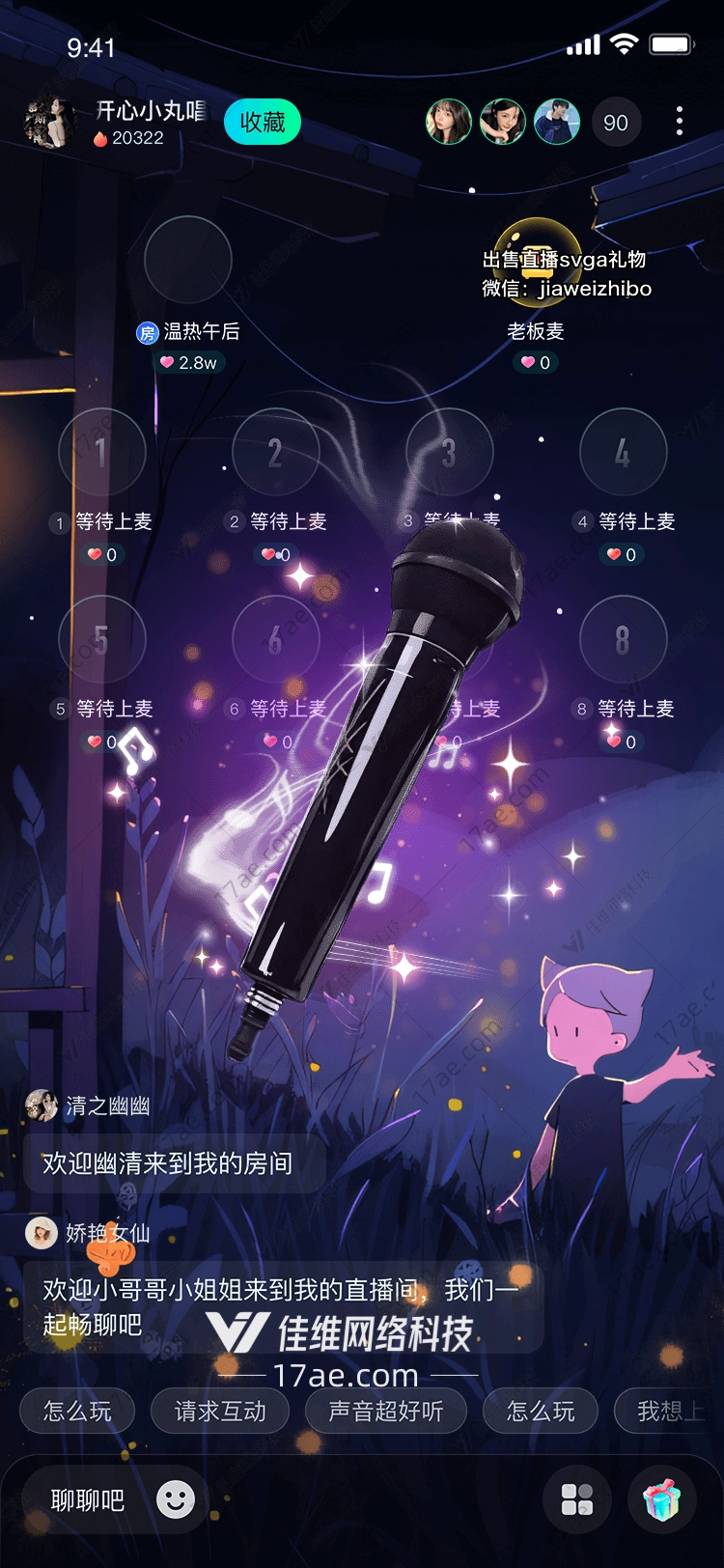Open the smiley emoji picker
The image size is (724, 1568).
coord(176,1499)
